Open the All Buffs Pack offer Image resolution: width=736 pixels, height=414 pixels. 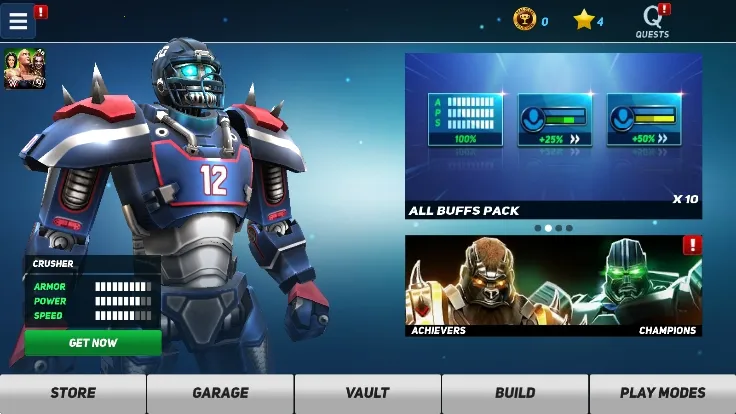(x=553, y=135)
